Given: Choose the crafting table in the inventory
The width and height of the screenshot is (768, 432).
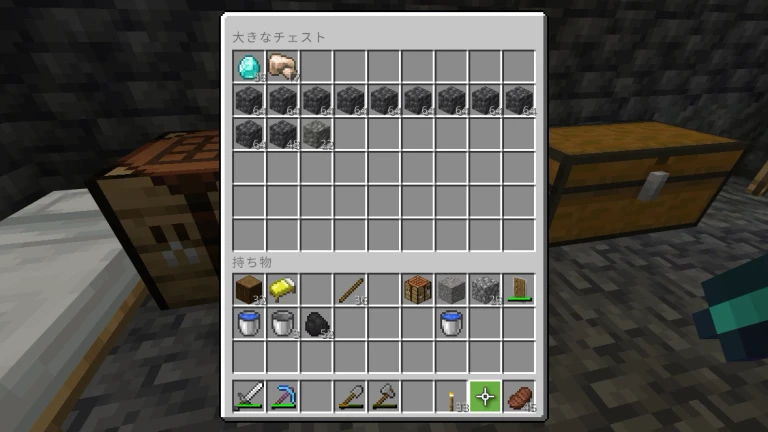Looking at the screenshot, I should (418, 290).
